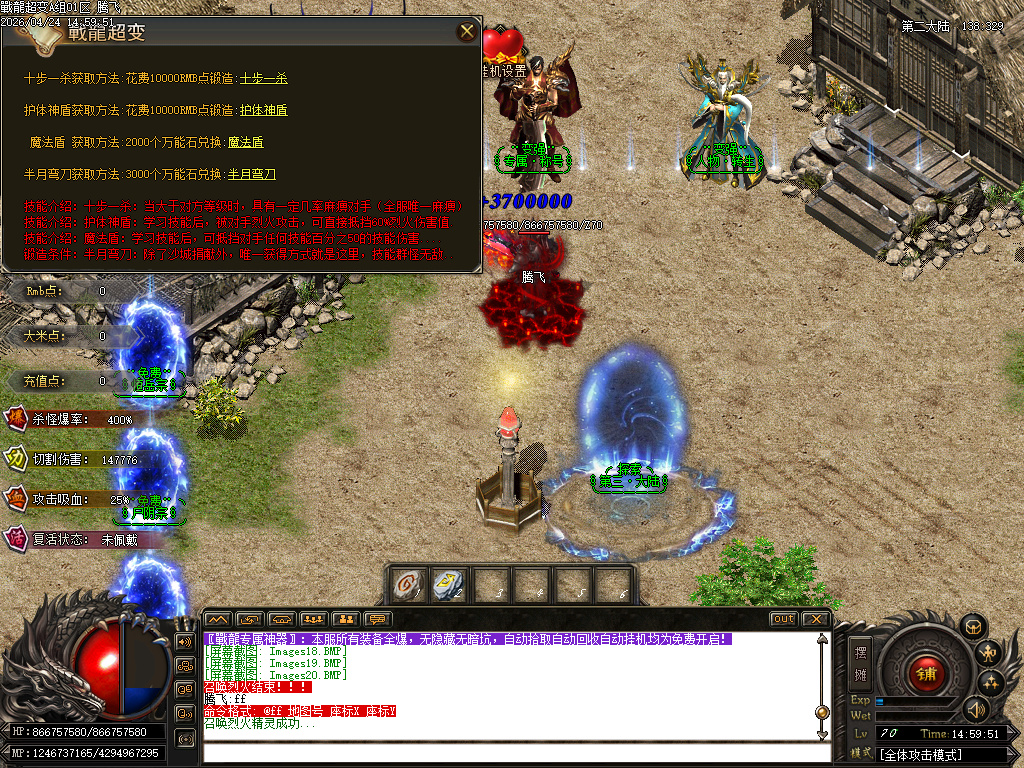Toggle the speaker sound icon beside the red orb

[975, 709]
